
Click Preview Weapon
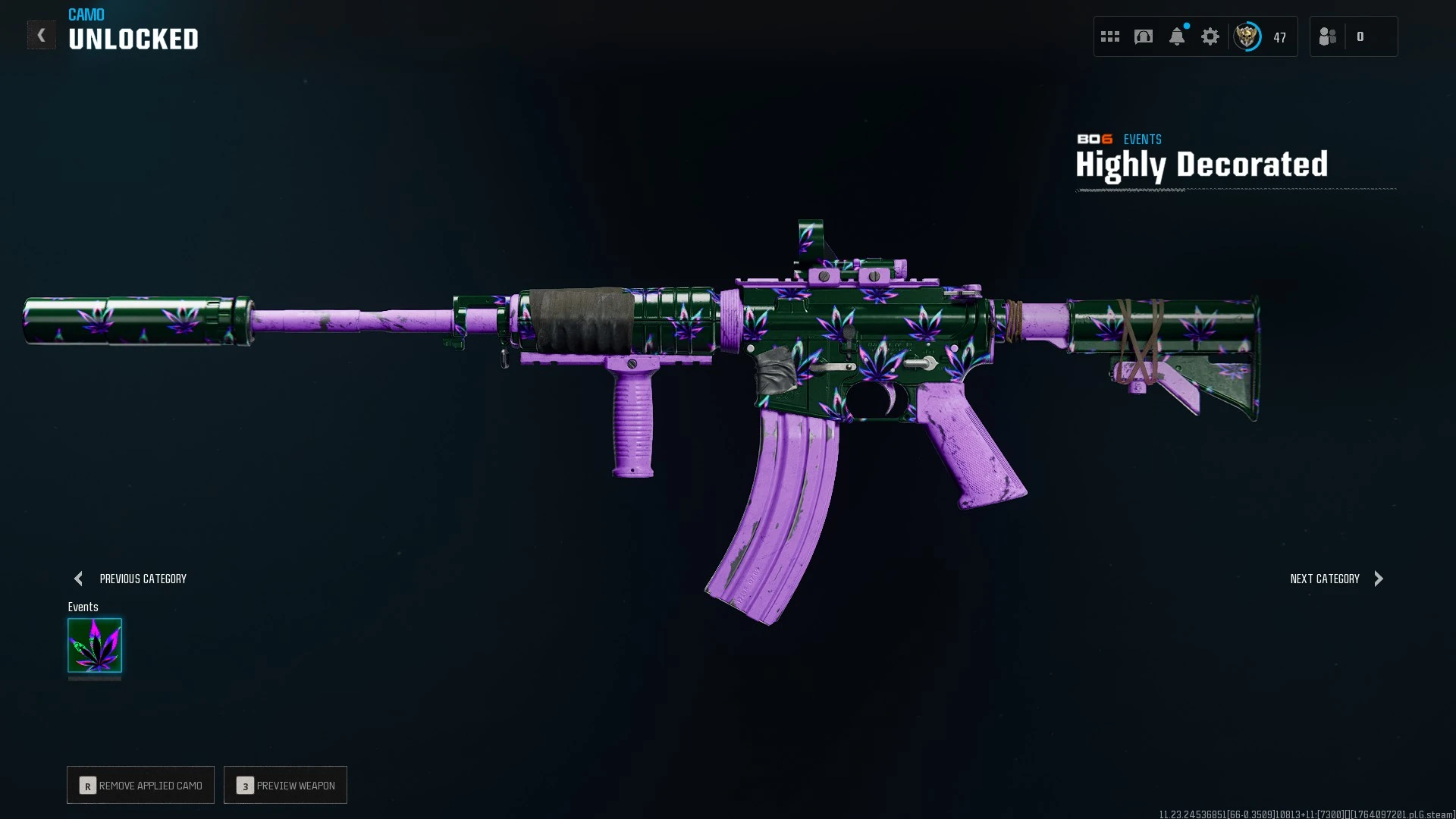[x=285, y=785]
